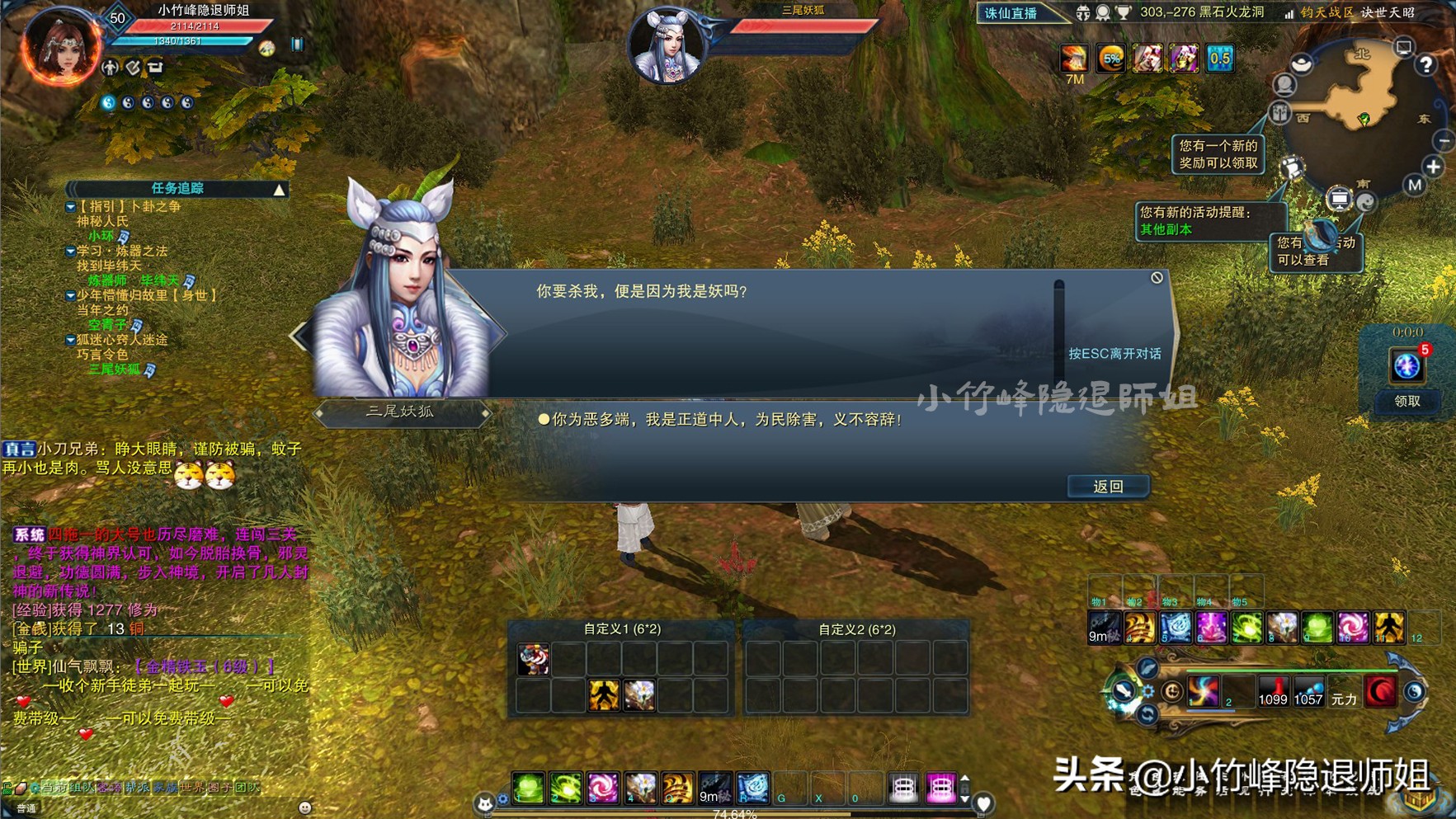Screen dimensions: 1456x819
Task: Open the world map with the M icon
Action: [x=1414, y=185]
